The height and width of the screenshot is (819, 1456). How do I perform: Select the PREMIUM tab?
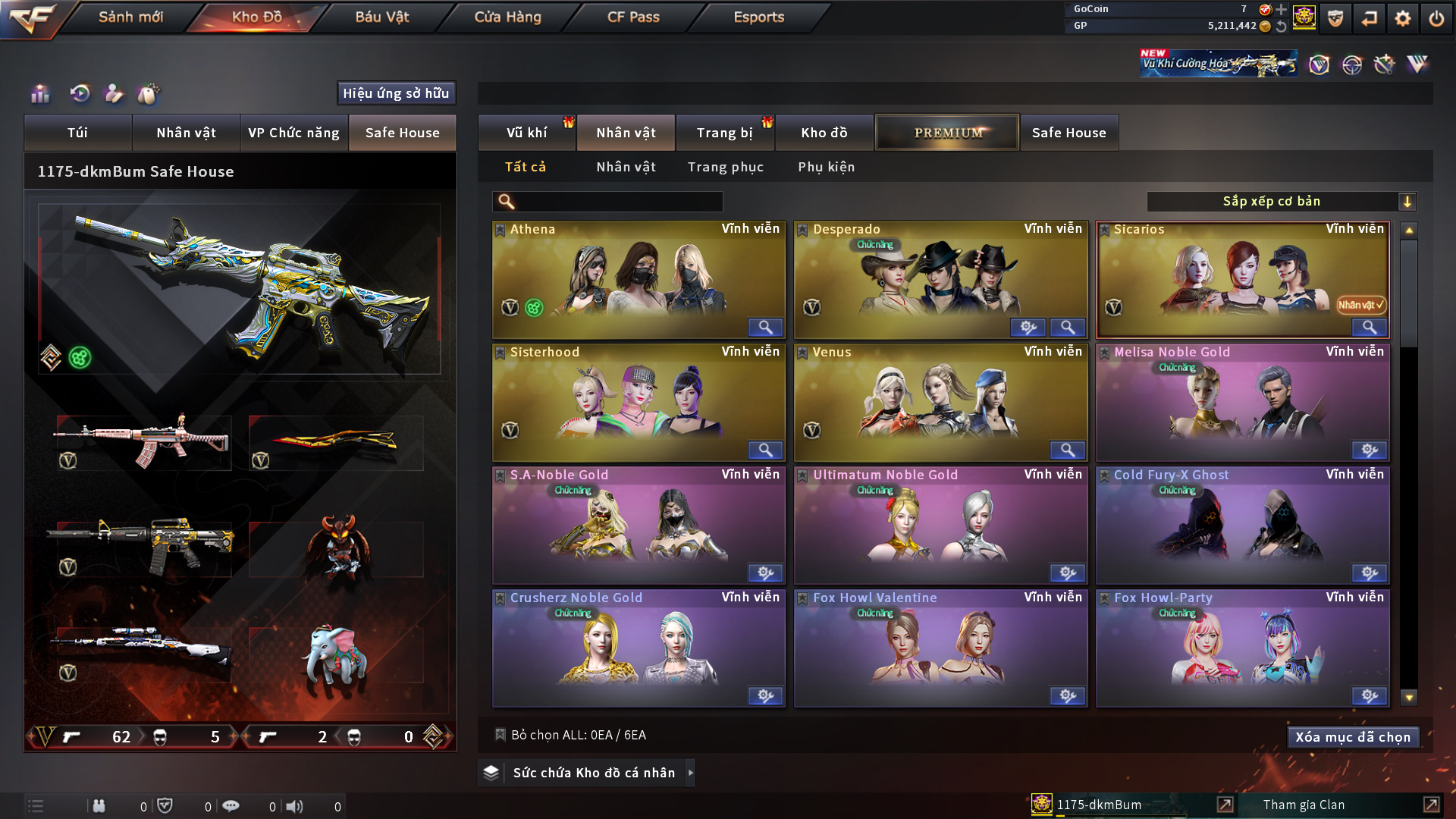pyautogui.click(x=947, y=133)
